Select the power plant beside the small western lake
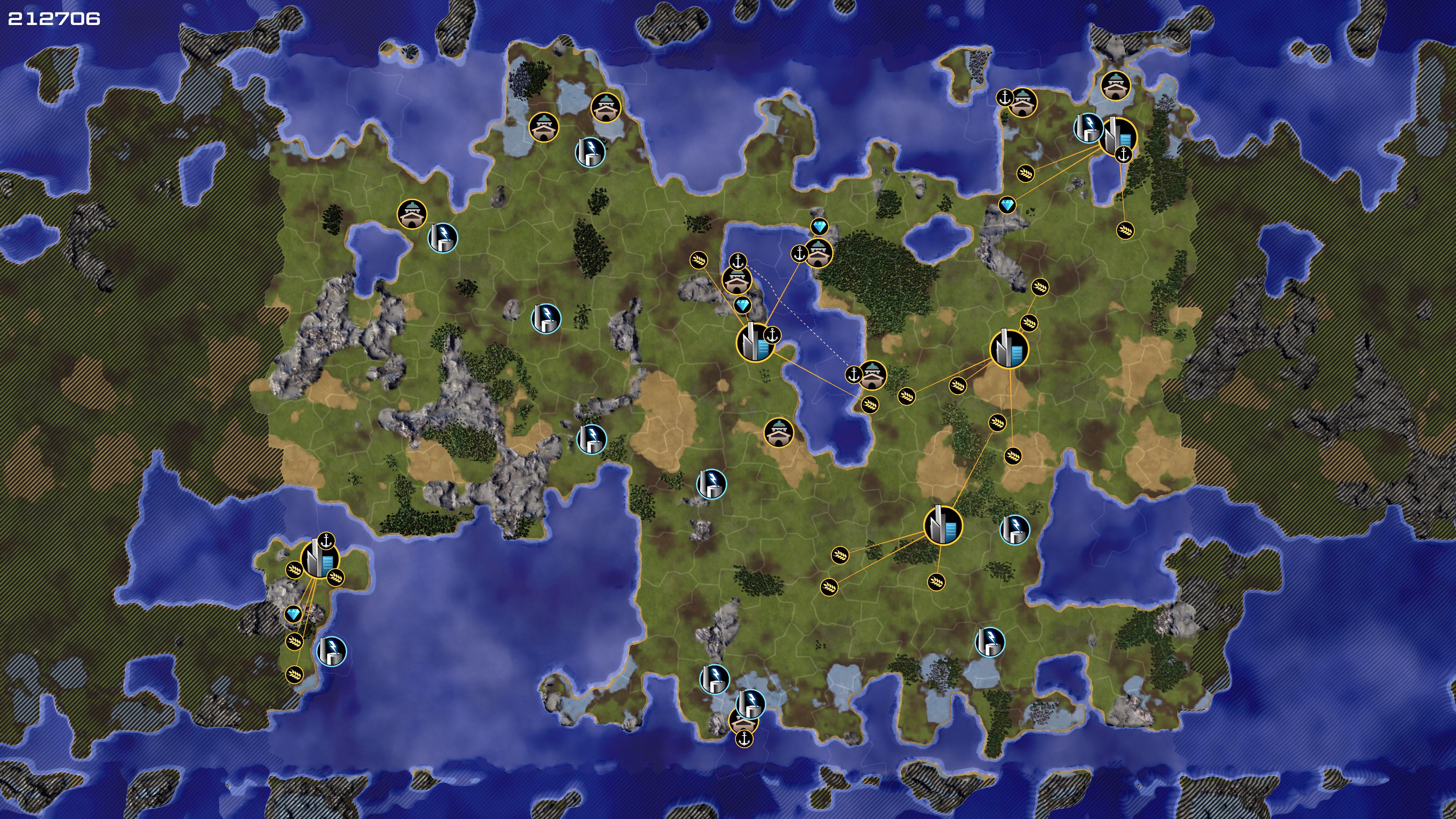The width and height of the screenshot is (1456, 819). [442, 237]
